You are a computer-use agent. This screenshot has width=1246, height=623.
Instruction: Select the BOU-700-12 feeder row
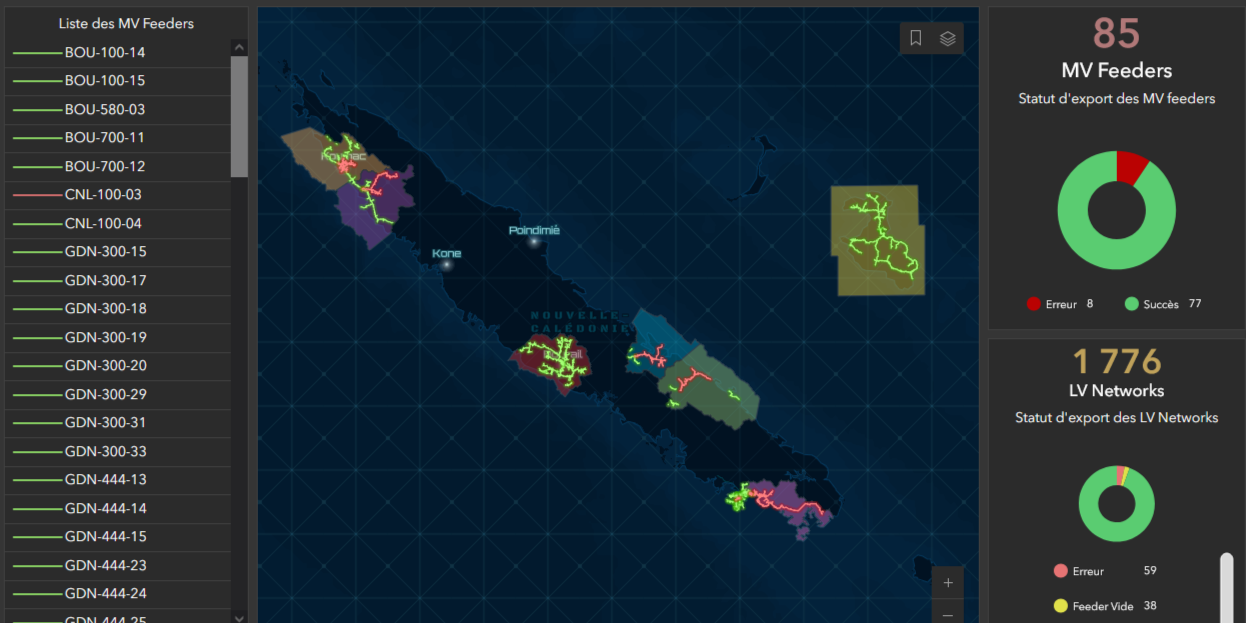[x=104, y=166]
